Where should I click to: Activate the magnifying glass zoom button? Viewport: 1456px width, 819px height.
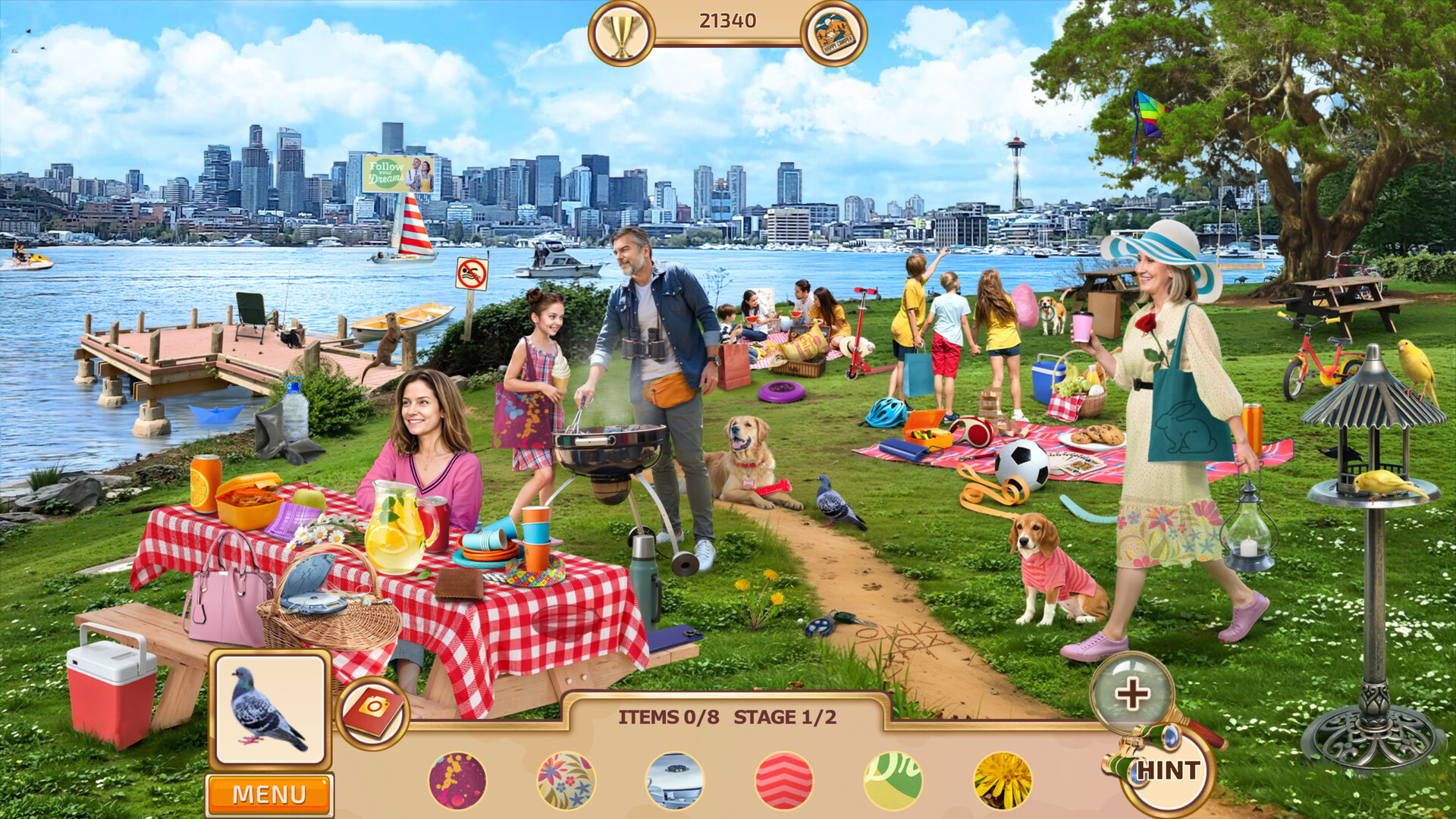1131,693
